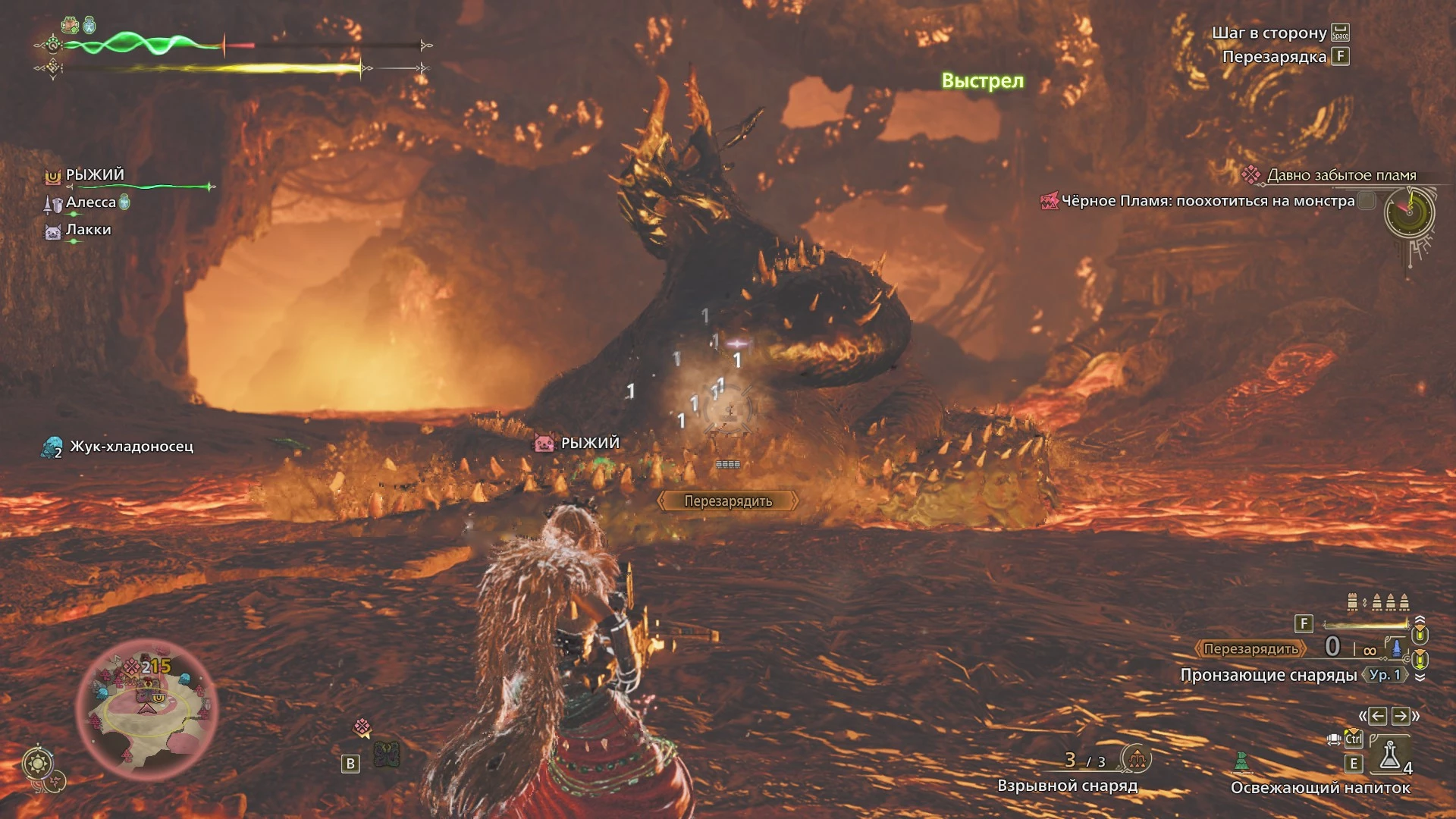Image resolution: width=1456 pixels, height=819 pixels.
Task: Click the Перезарядить prompt under the crosshair
Action: click(728, 501)
